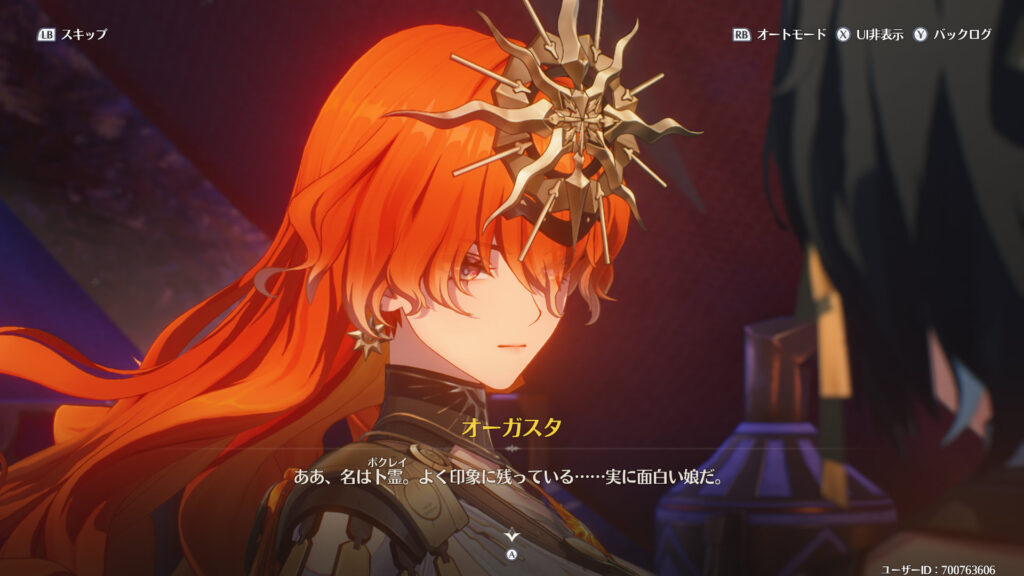Image resolution: width=1024 pixels, height=576 pixels.
Task: Hide the interface using UI非表示
Action: click(x=870, y=34)
